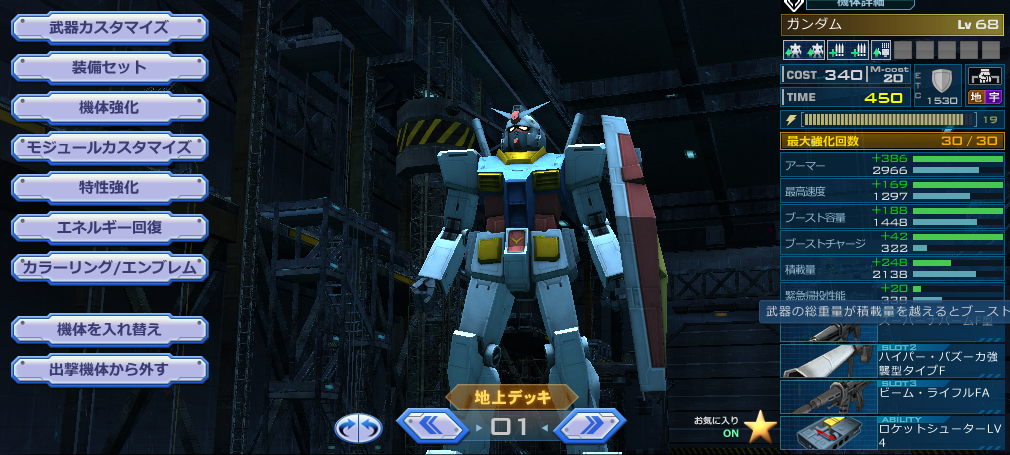Open 機体強化 upgrade screen
1010x455 pixels.
tap(109, 107)
